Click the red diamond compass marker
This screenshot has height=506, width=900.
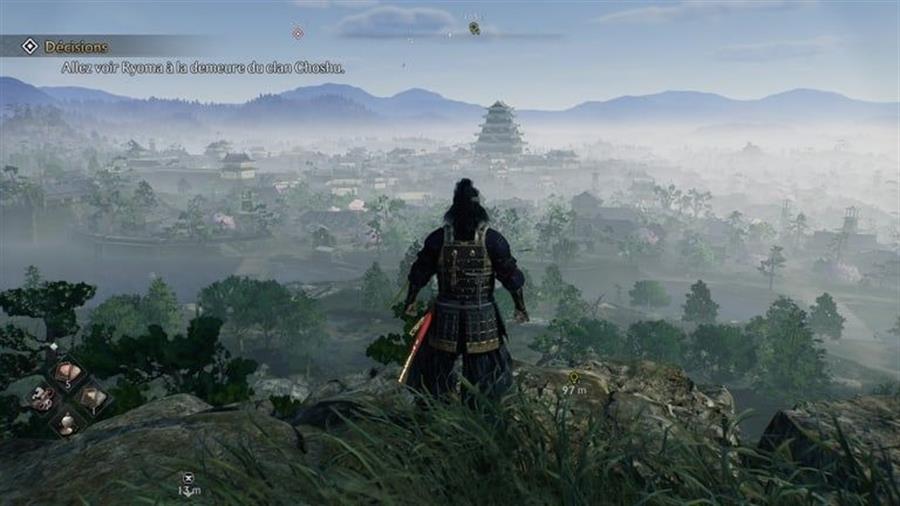pyautogui.click(x=297, y=32)
